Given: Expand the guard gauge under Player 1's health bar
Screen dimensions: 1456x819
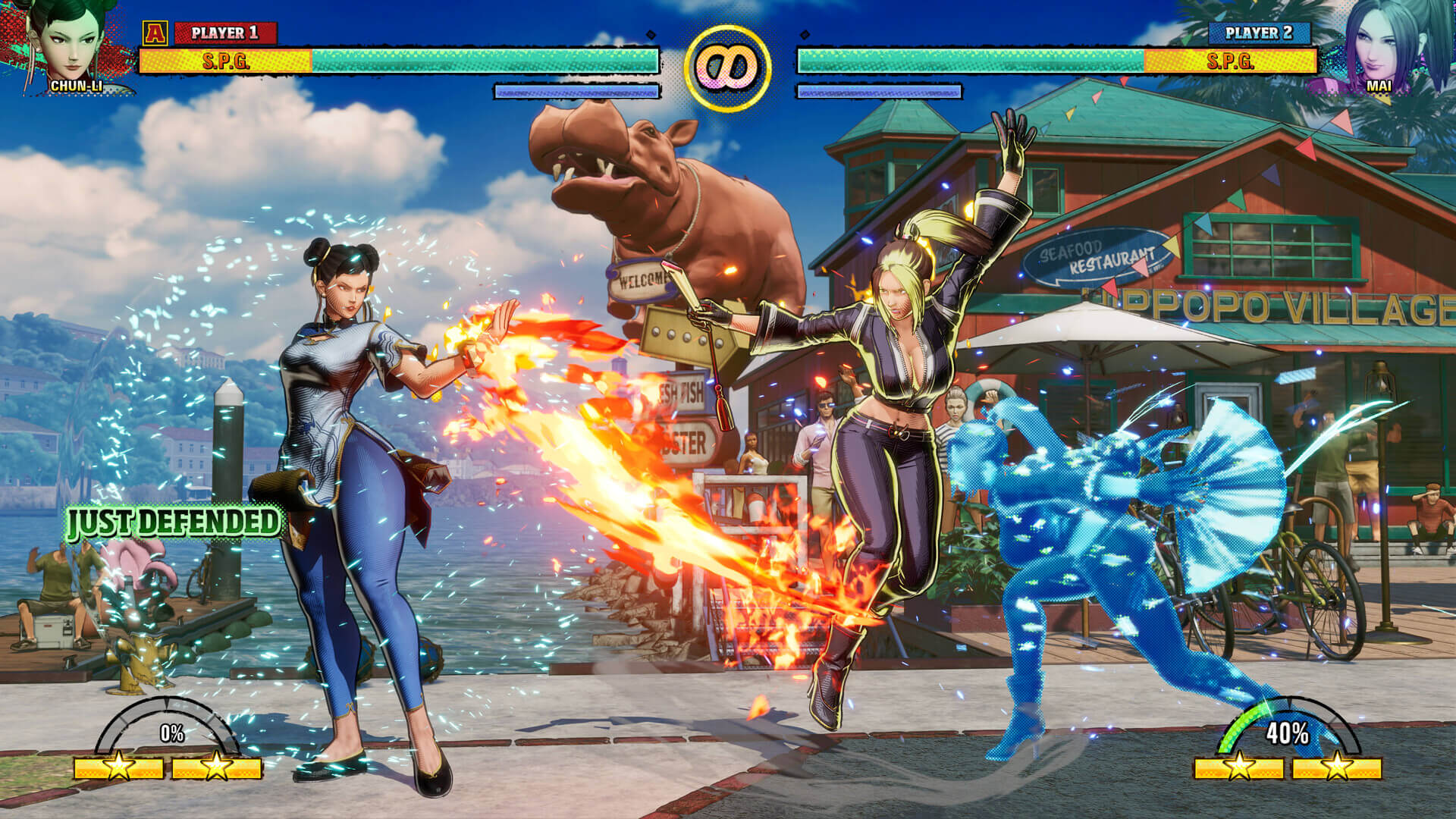Looking at the screenshot, I should click(576, 91).
